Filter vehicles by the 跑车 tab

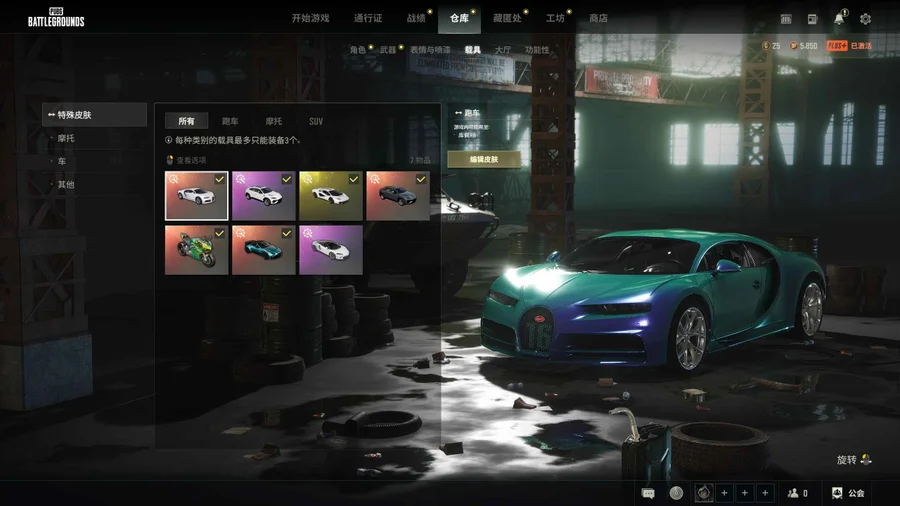pyautogui.click(x=230, y=121)
